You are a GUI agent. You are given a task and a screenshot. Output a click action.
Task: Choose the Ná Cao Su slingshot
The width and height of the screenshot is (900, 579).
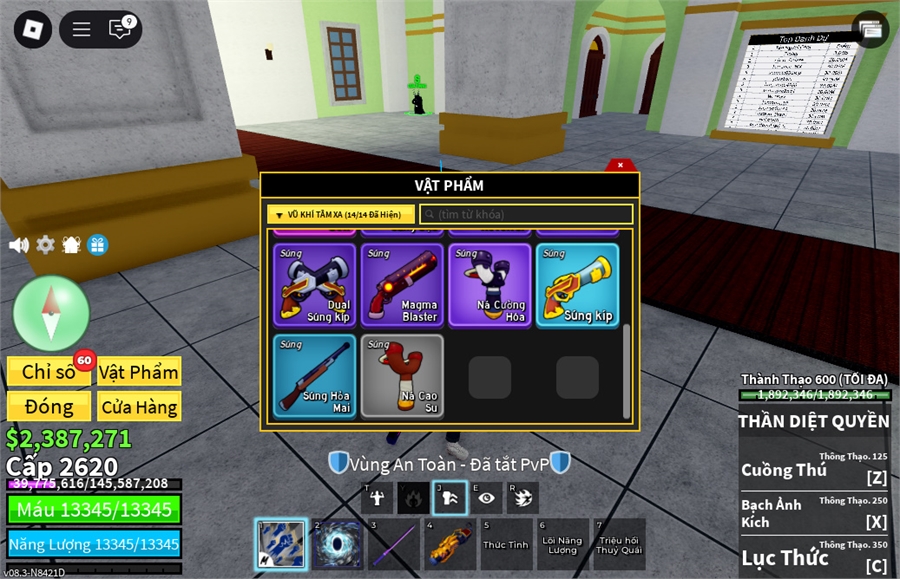(x=402, y=375)
